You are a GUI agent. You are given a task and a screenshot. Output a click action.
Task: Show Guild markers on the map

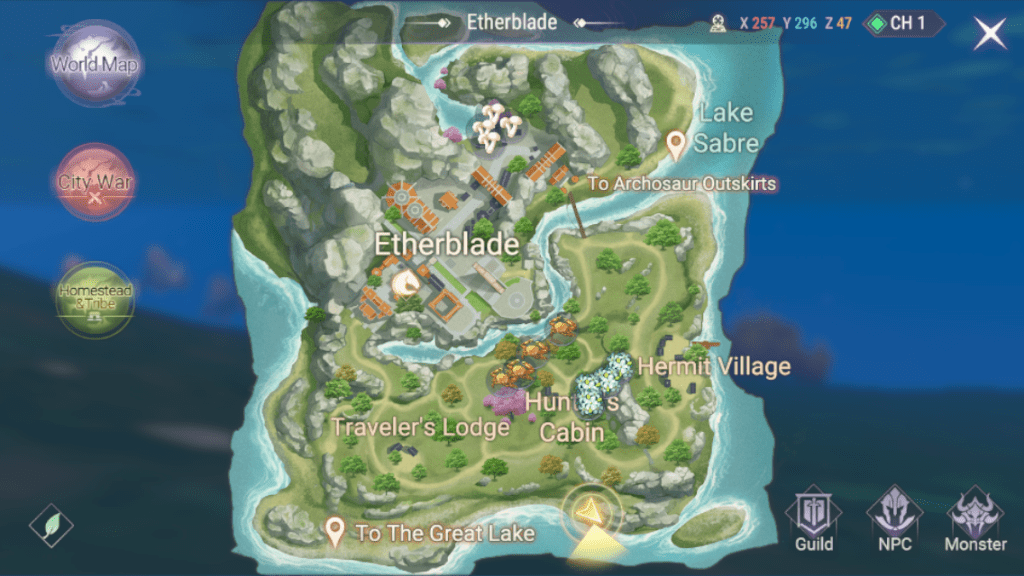pyautogui.click(x=814, y=522)
